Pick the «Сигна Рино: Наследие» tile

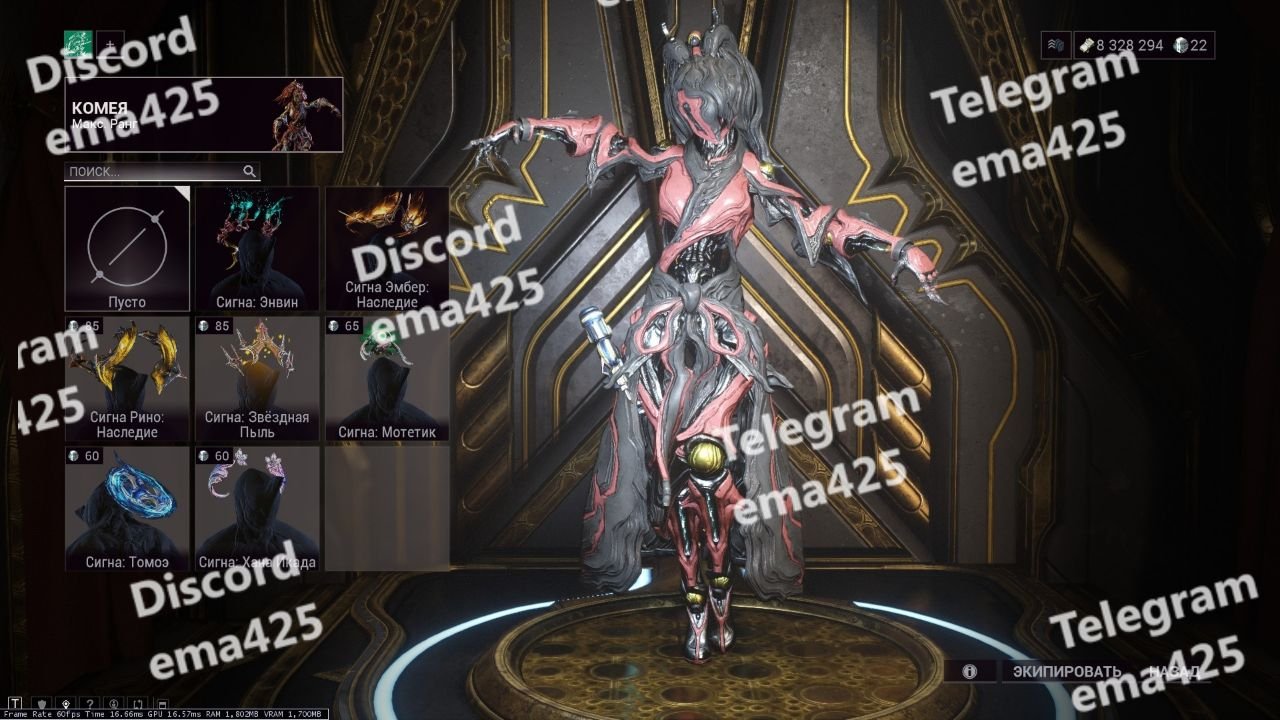pos(127,379)
